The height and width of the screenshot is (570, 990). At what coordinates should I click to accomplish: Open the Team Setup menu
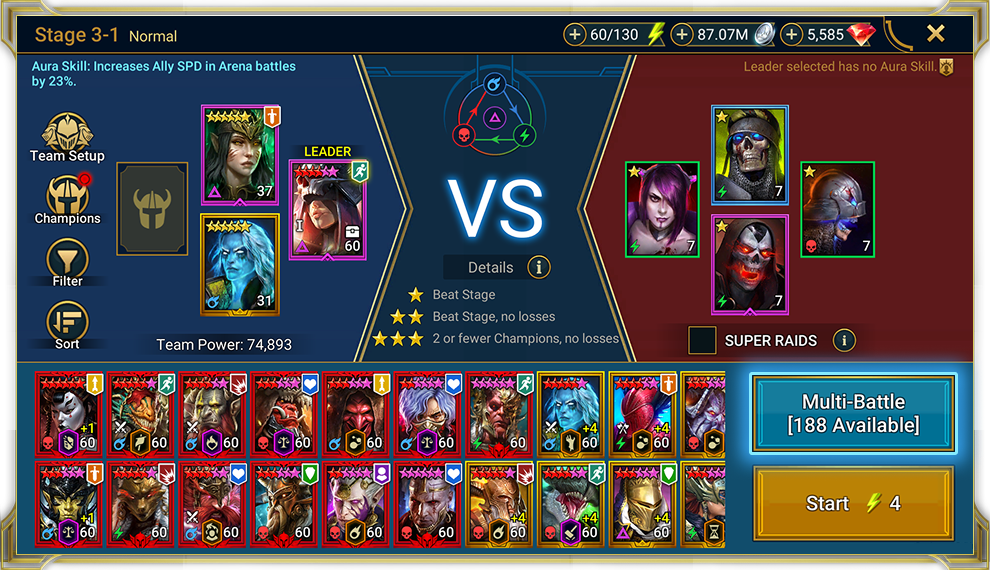point(67,137)
